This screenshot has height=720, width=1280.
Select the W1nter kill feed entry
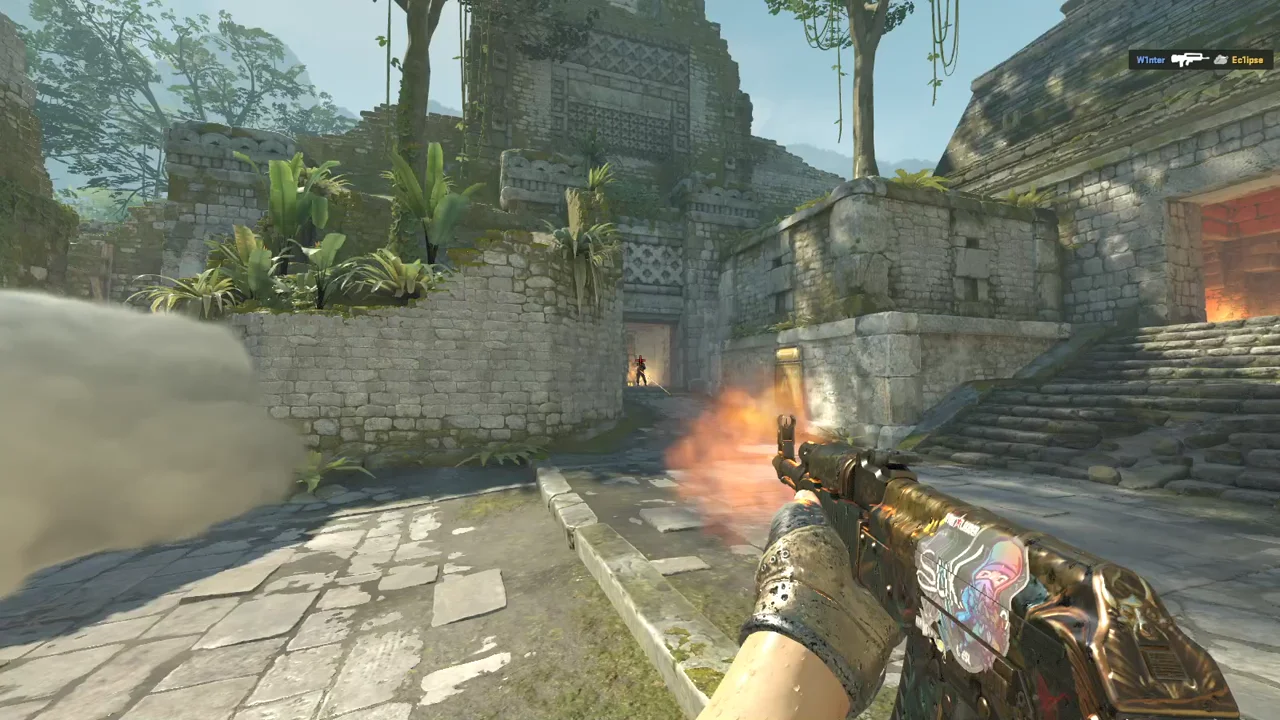click(x=1200, y=60)
